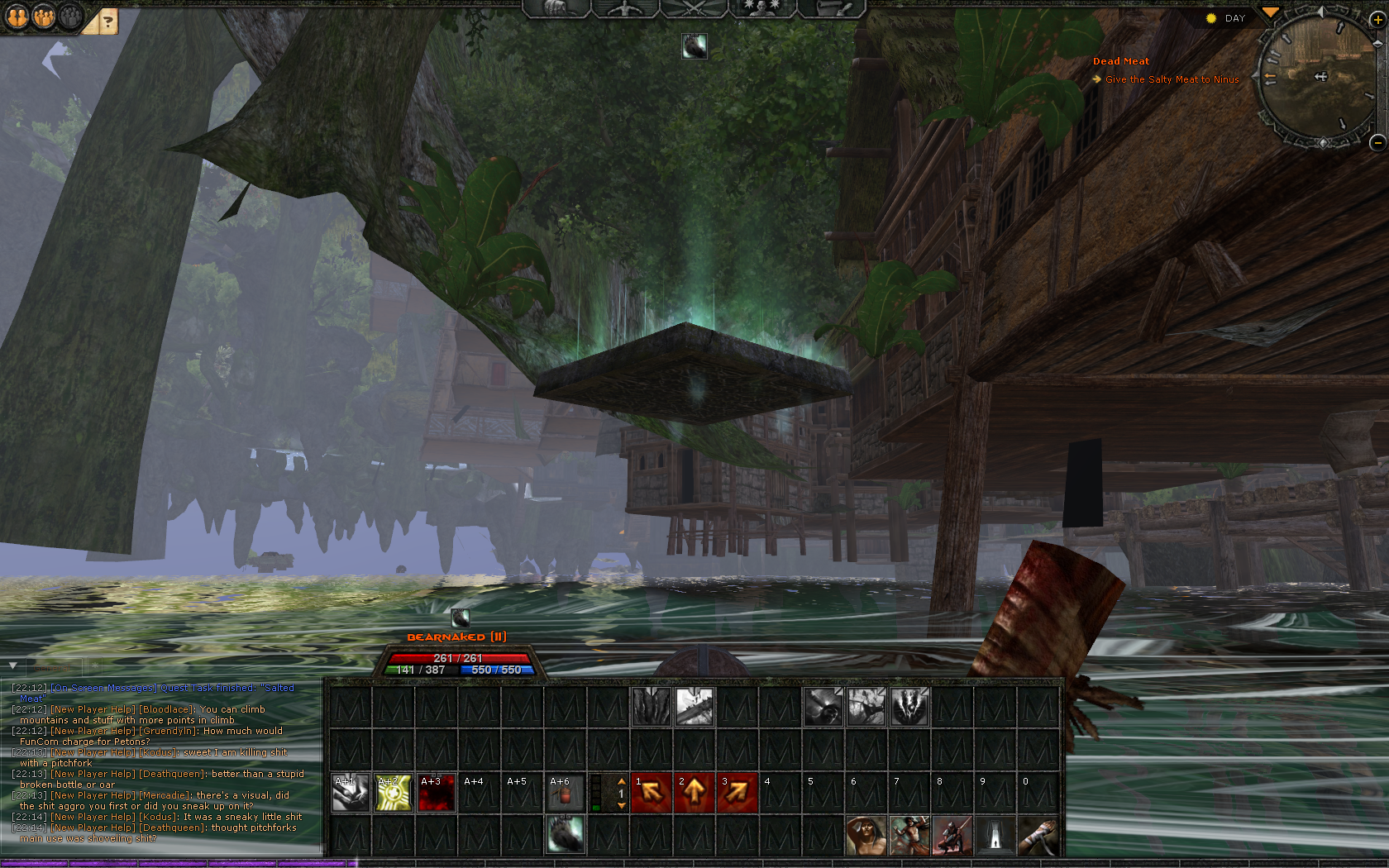1389x868 pixels.
Task: Activate the yellow emblem ability on A+2
Action: [394, 793]
